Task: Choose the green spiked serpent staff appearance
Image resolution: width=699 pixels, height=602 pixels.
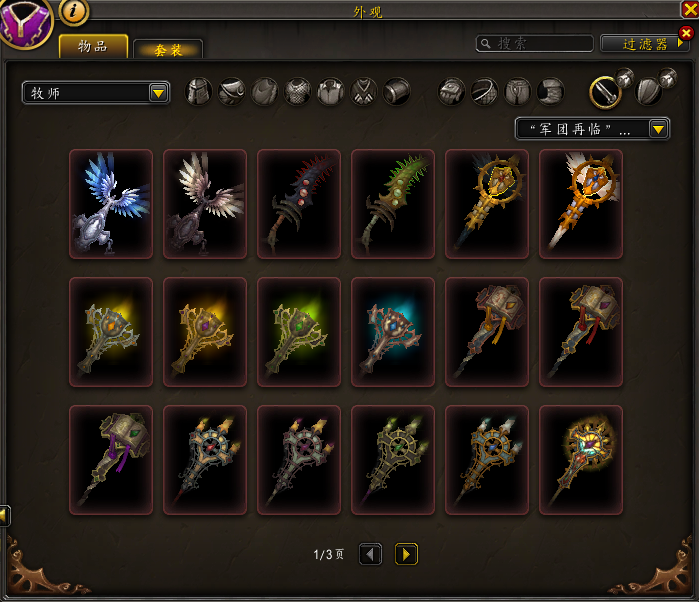Action: click(x=393, y=204)
